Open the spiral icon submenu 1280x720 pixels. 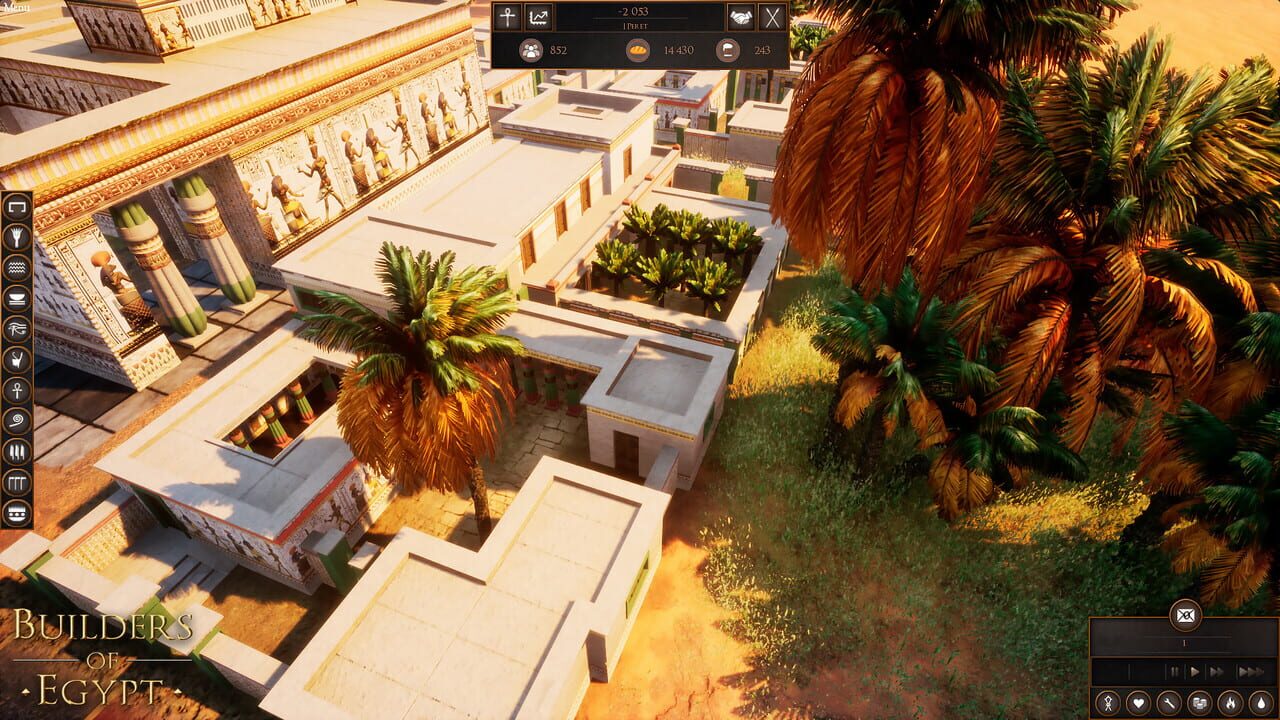pos(15,417)
